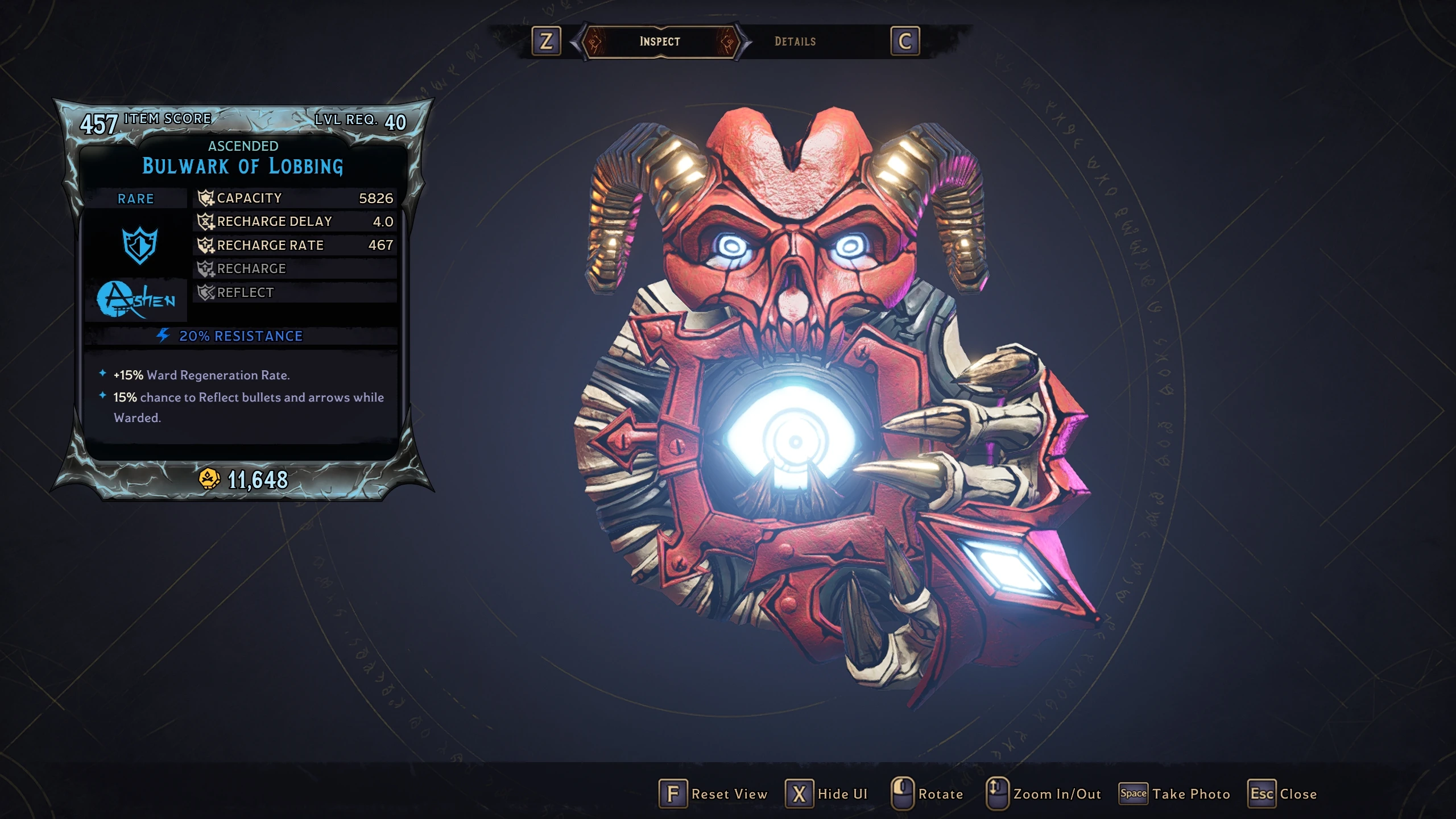Reset View of the inspected ward

click(714, 794)
